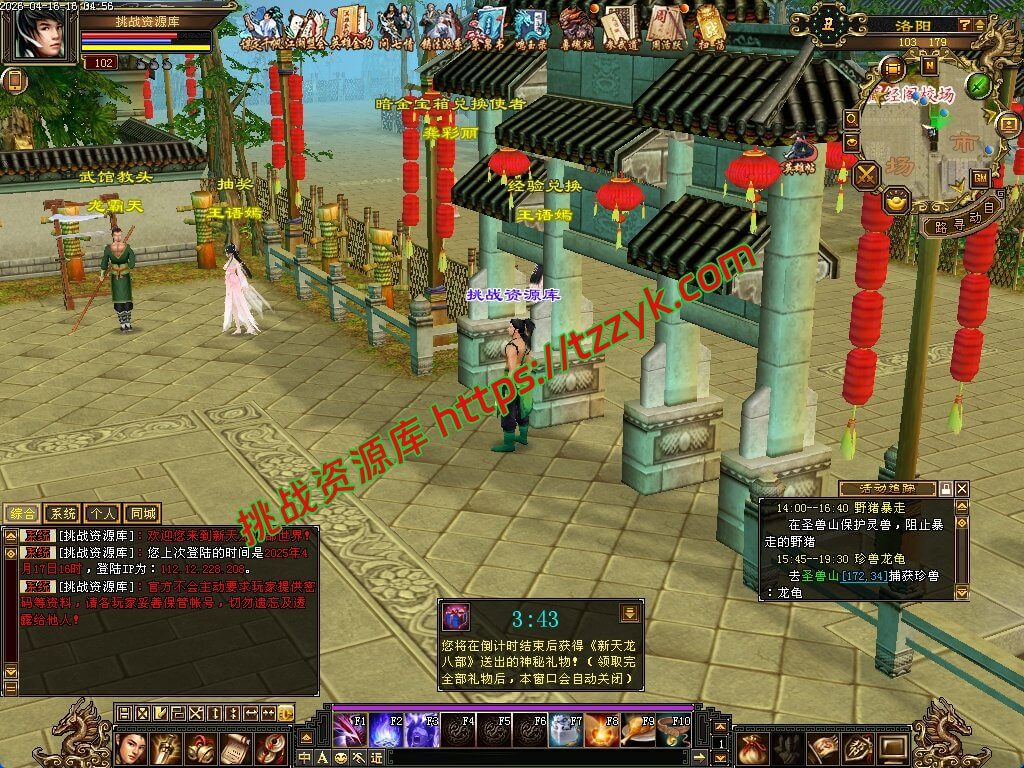Open the gold ingot shop button
Viewport: 1024px width, 768px height.
coord(898,200)
